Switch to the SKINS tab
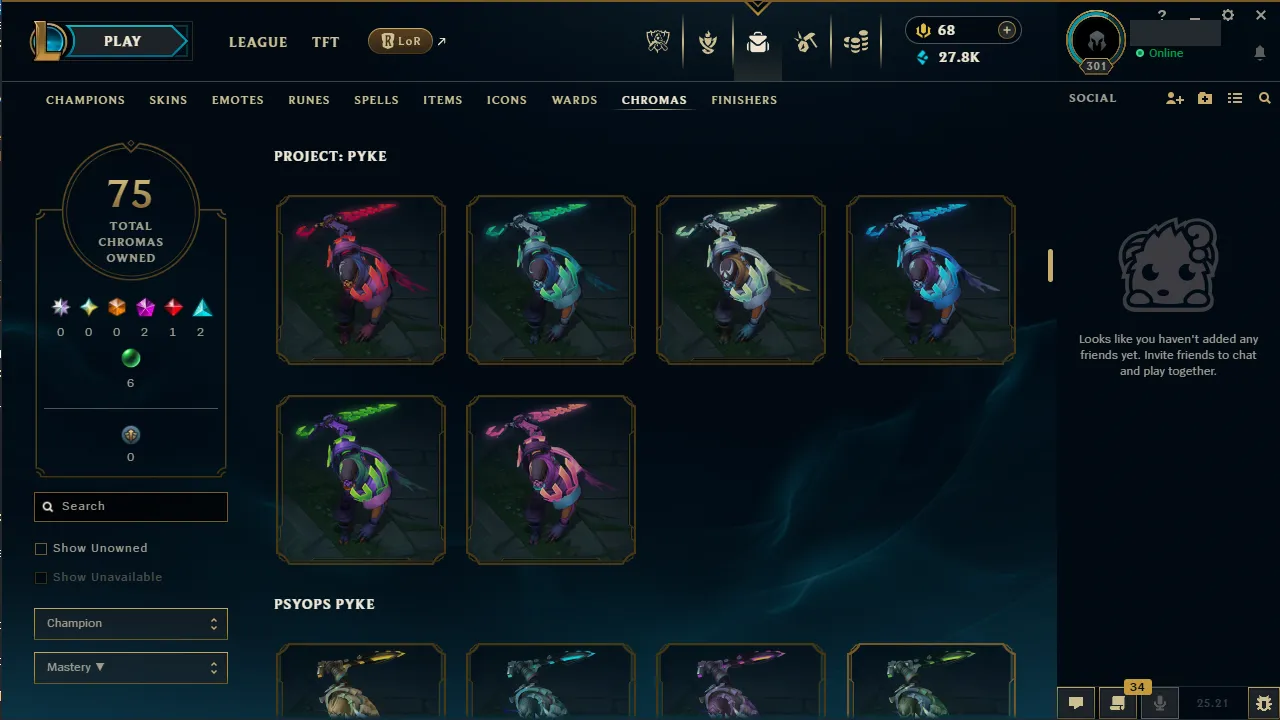This screenshot has height=720, width=1280. click(168, 100)
